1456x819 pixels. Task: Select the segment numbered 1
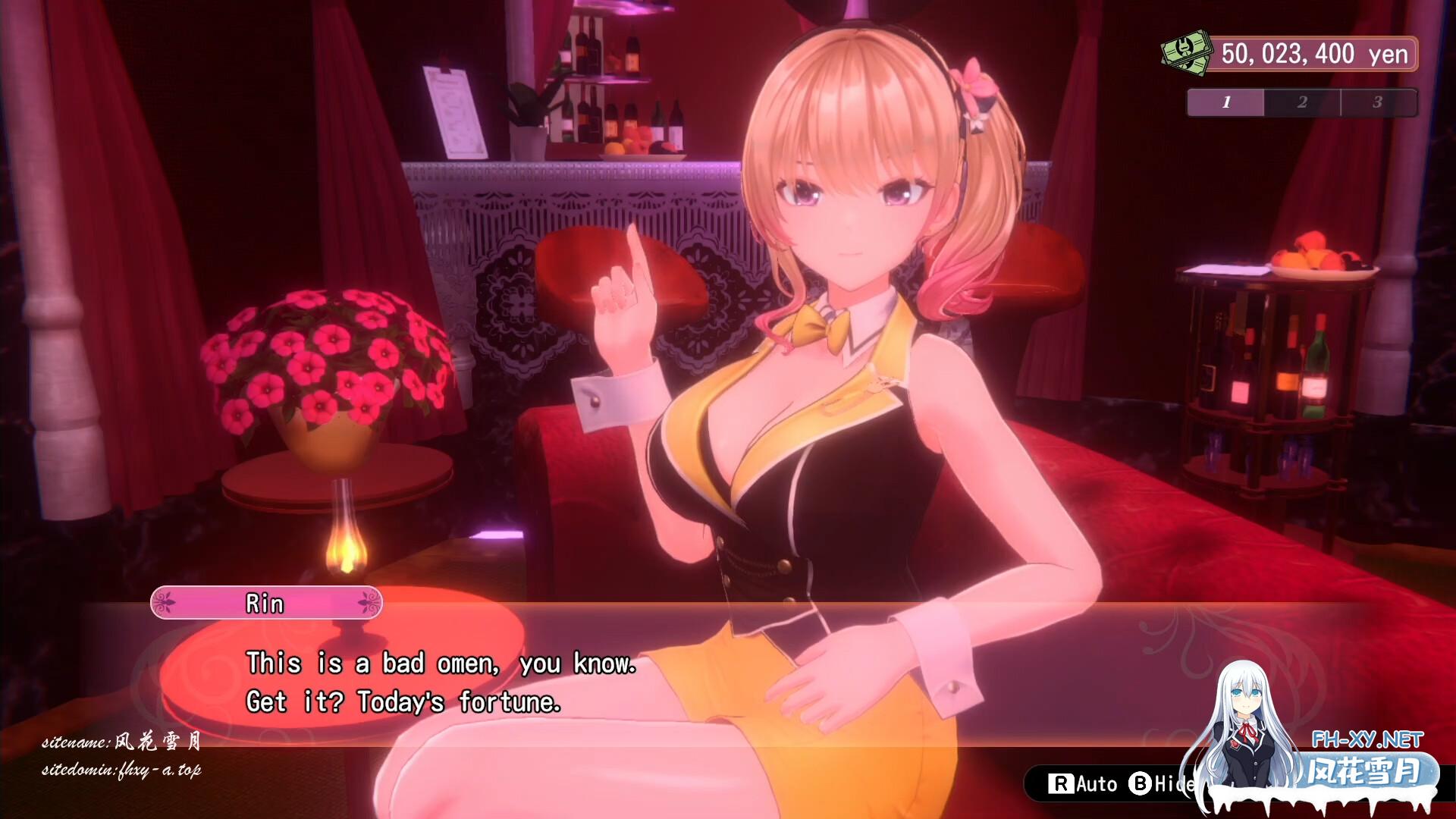[x=1225, y=102]
